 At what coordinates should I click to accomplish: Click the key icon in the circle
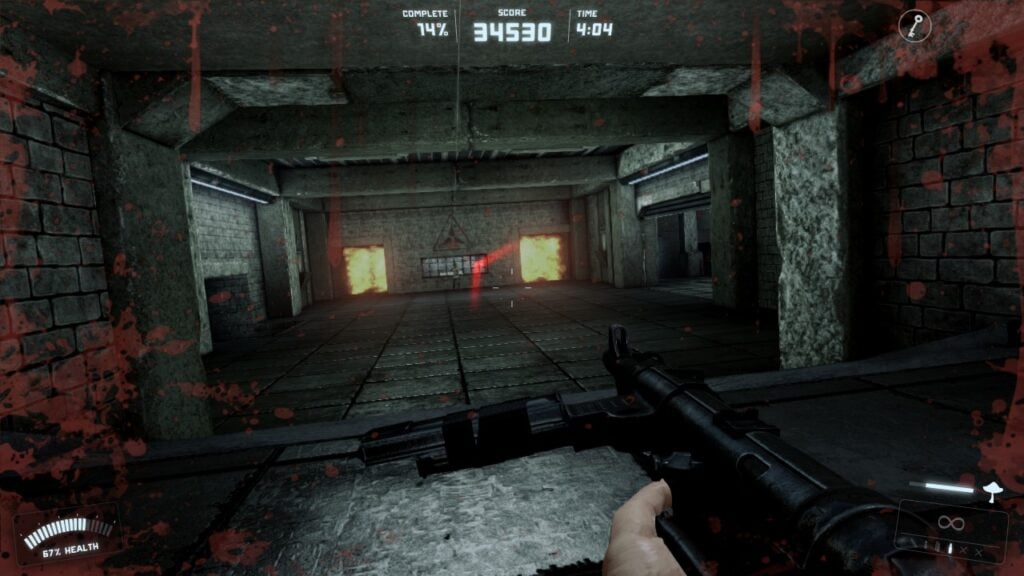pos(914,27)
